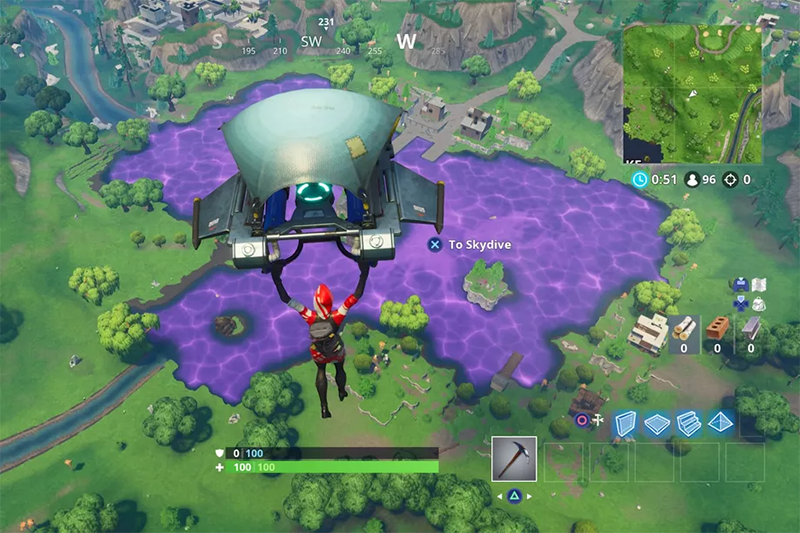The height and width of the screenshot is (533, 800).
Task: Select the floor building piece
Action: pyautogui.click(x=655, y=423)
